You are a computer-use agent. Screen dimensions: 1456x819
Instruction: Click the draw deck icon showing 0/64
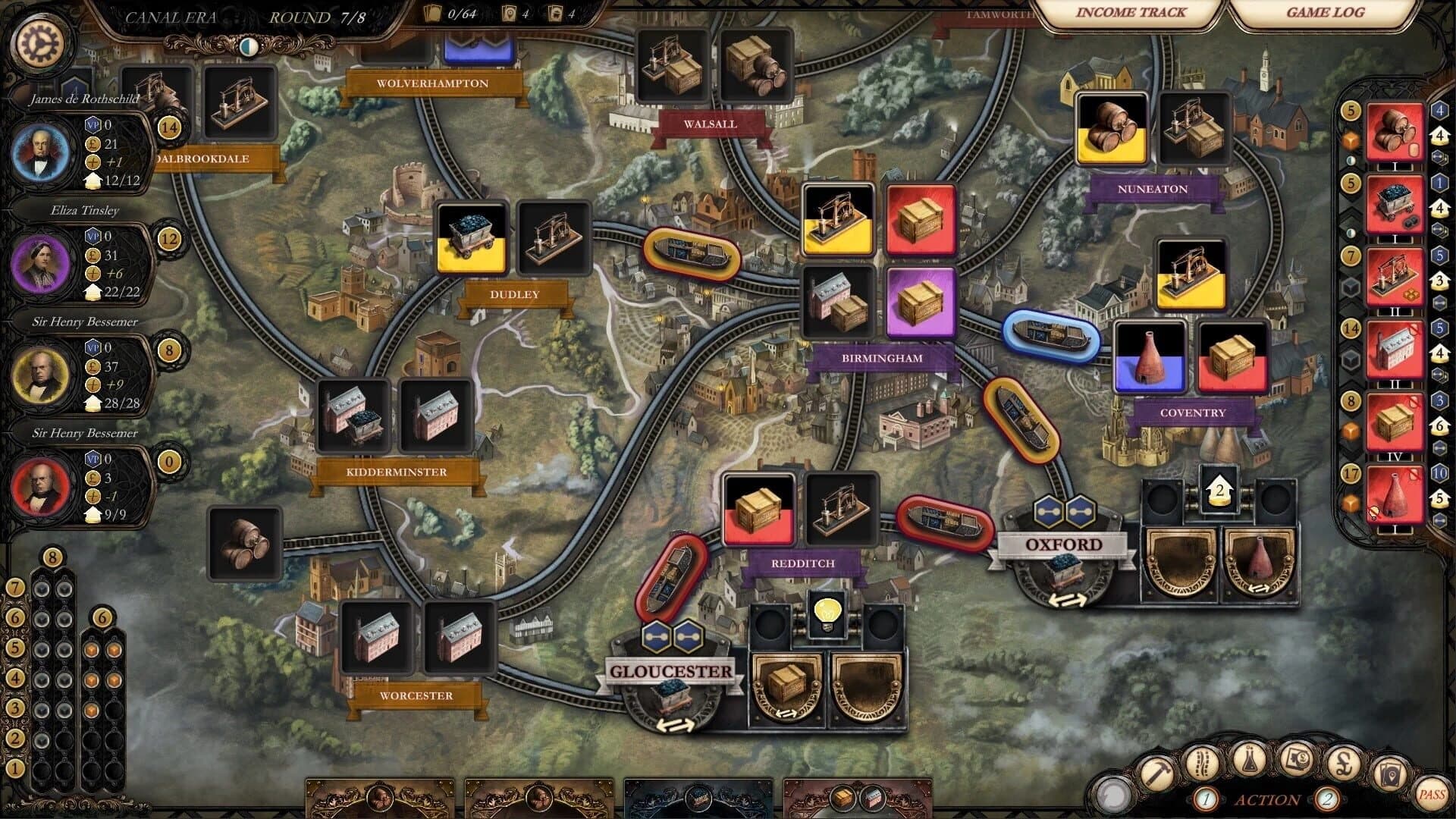(432, 14)
